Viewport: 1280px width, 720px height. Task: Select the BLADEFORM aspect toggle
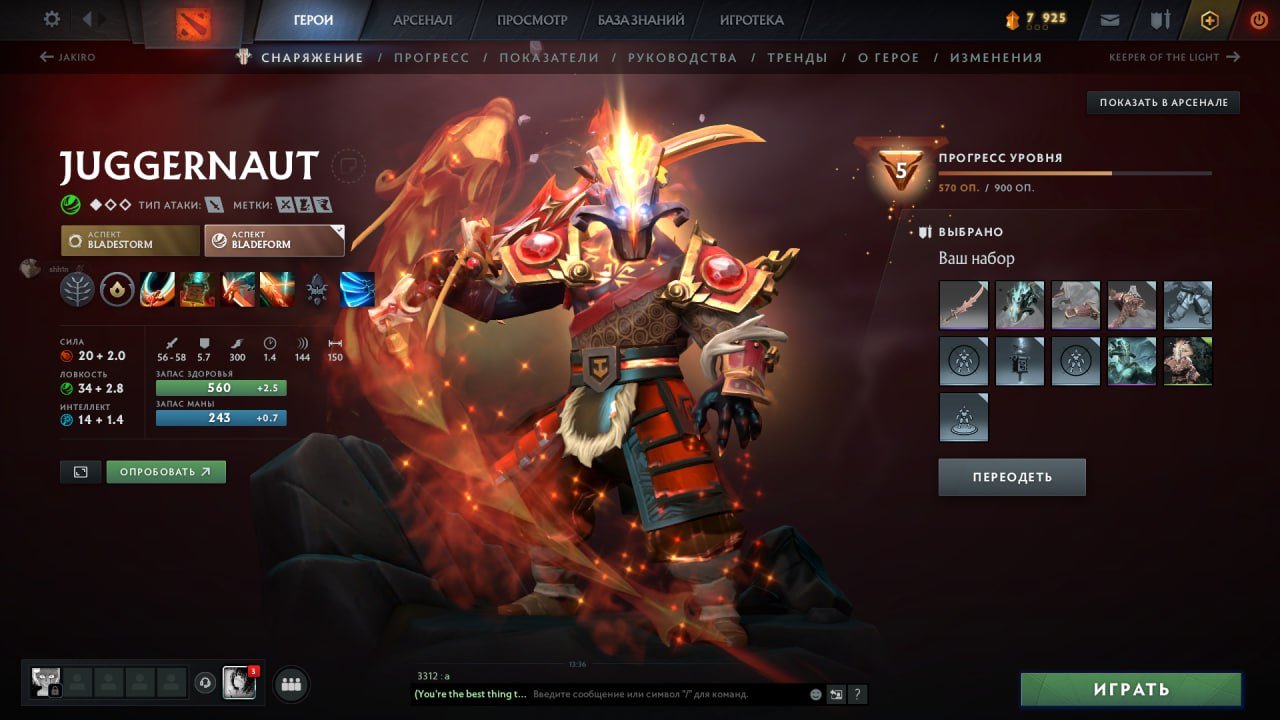[x=274, y=239]
